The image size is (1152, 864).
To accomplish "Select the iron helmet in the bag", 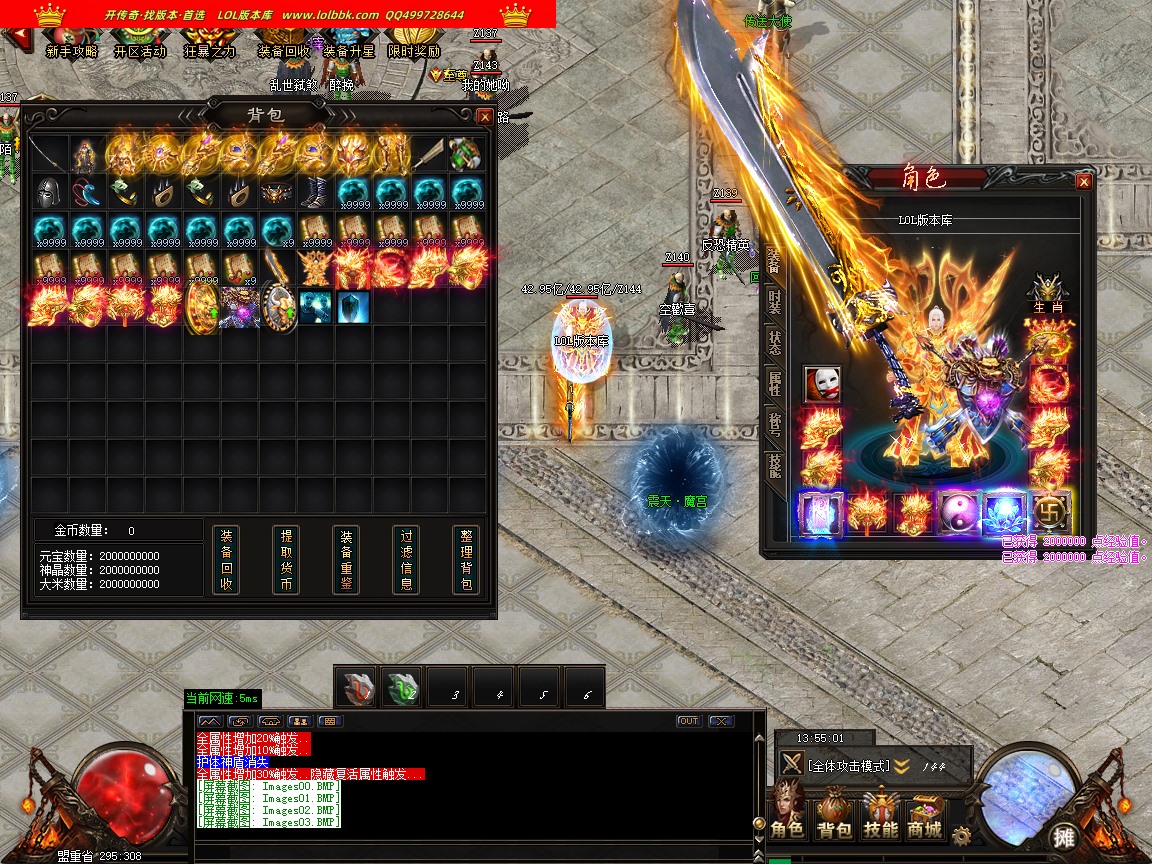I will tap(48, 191).
